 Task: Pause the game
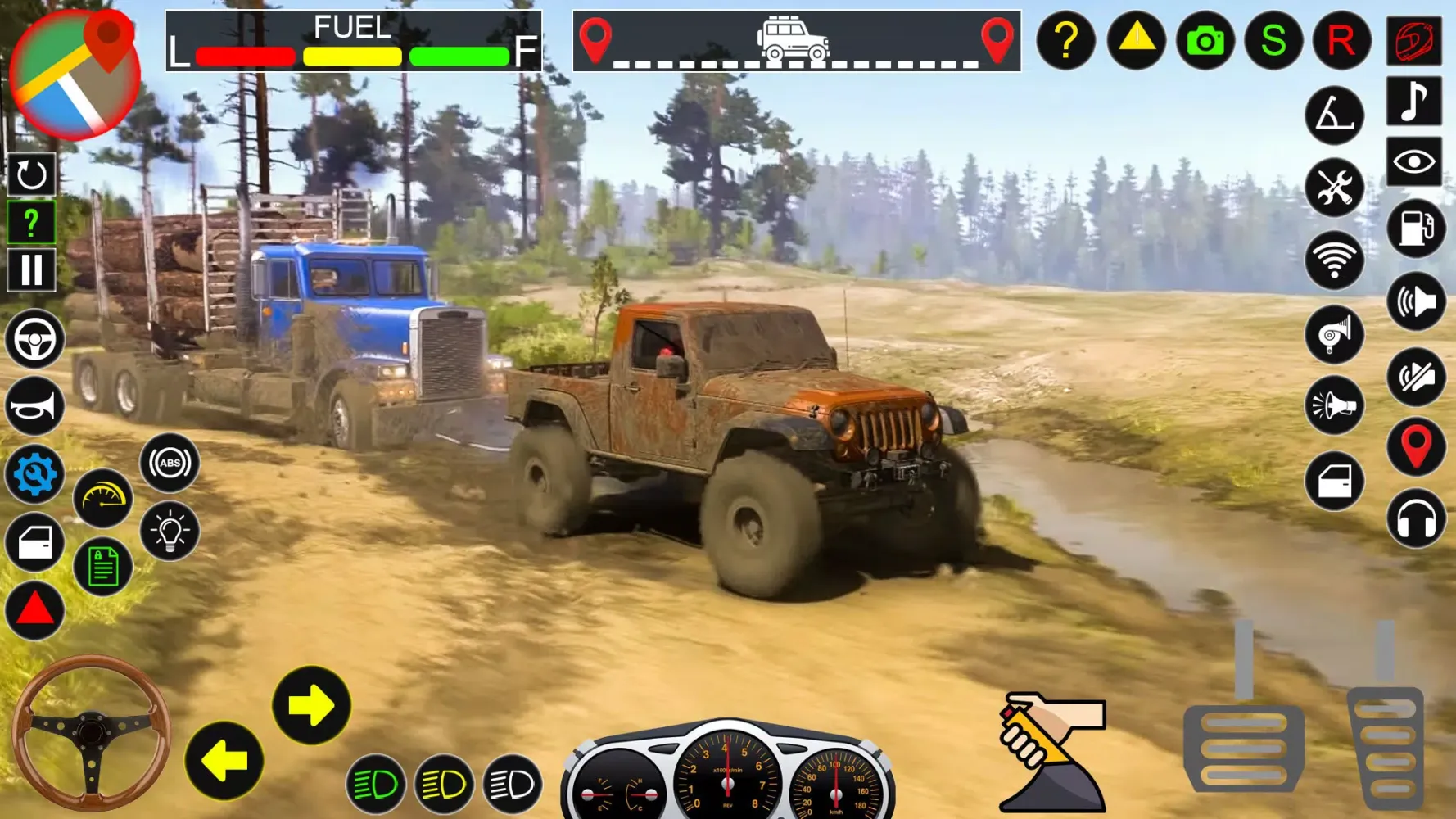[31, 269]
